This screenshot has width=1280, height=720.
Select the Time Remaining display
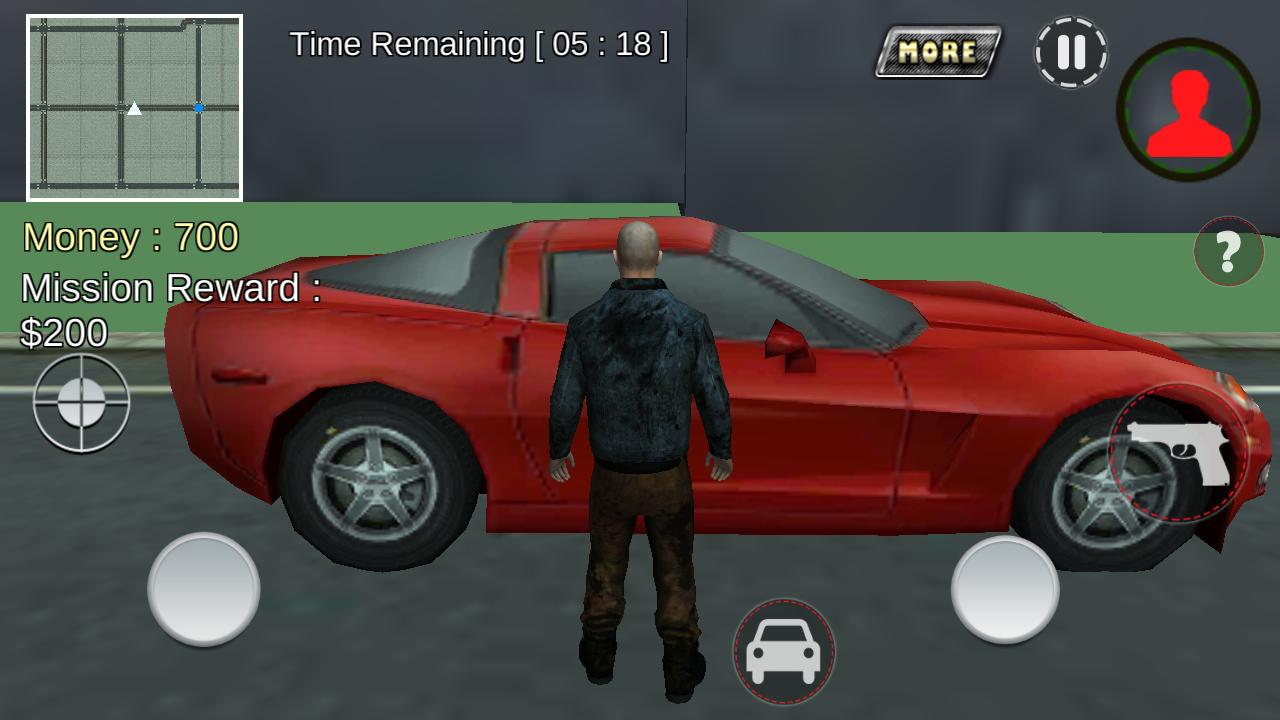click(x=478, y=45)
